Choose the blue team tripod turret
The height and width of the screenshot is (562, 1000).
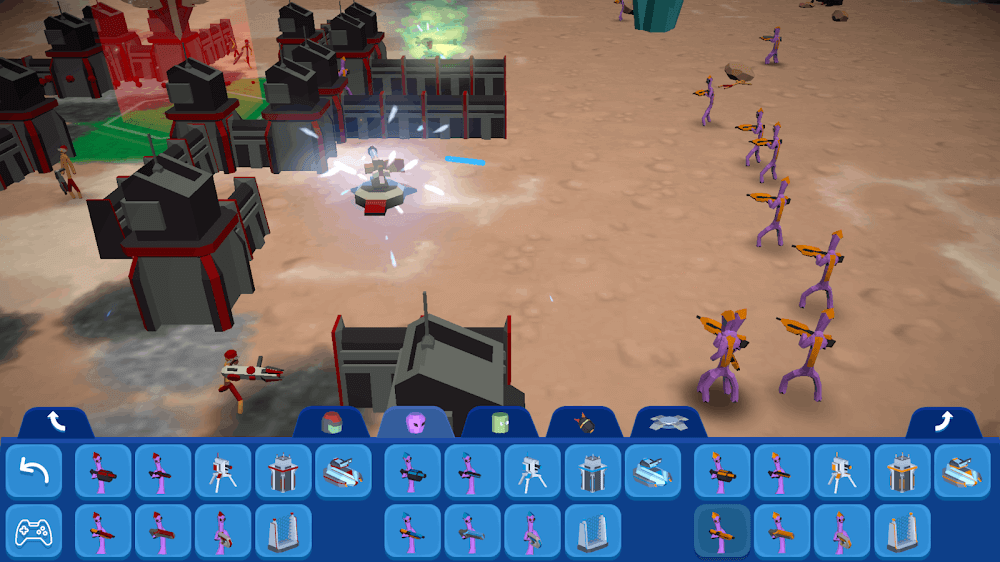coord(533,472)
